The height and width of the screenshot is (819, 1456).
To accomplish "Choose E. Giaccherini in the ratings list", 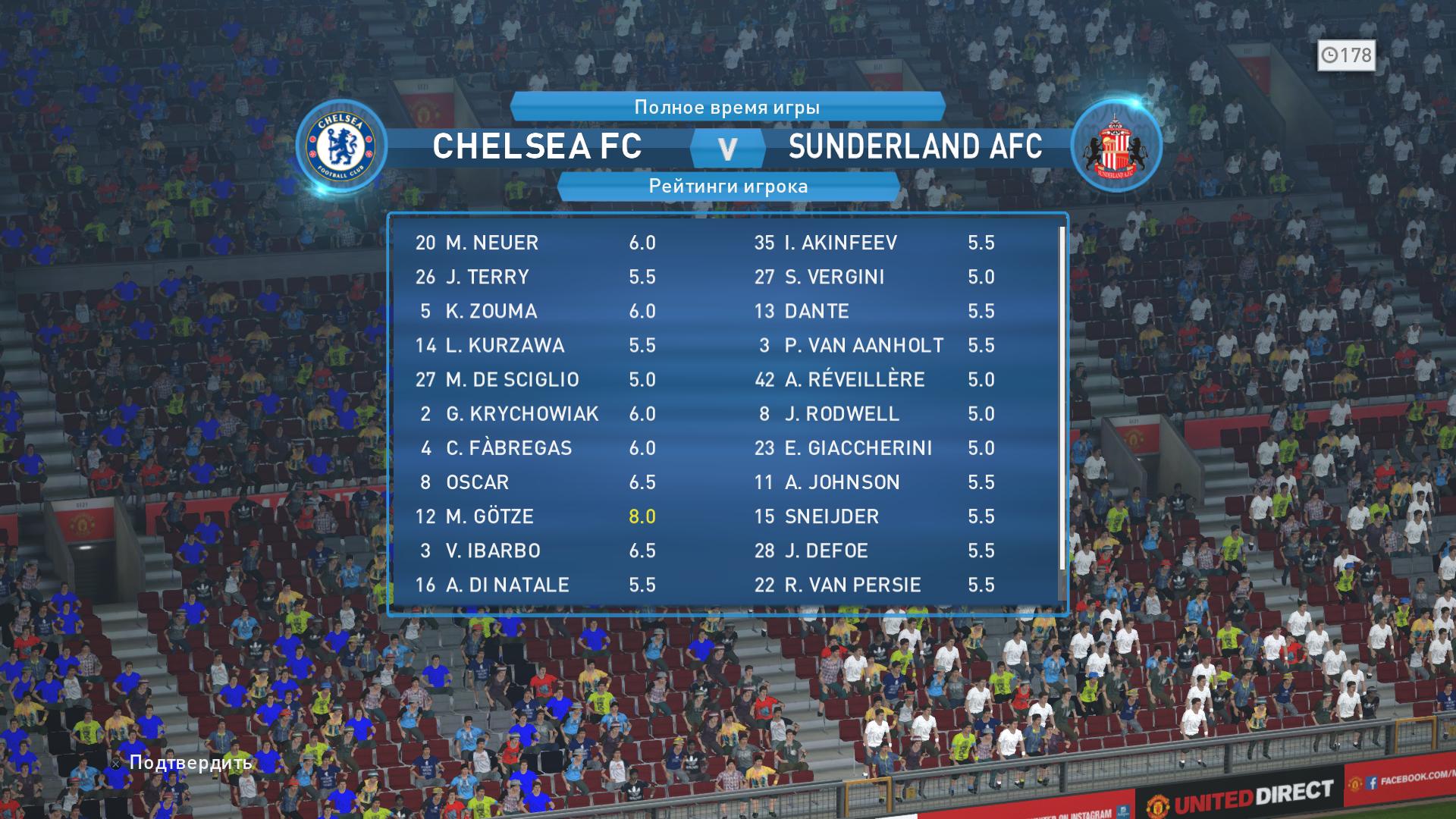I will 872,448.
